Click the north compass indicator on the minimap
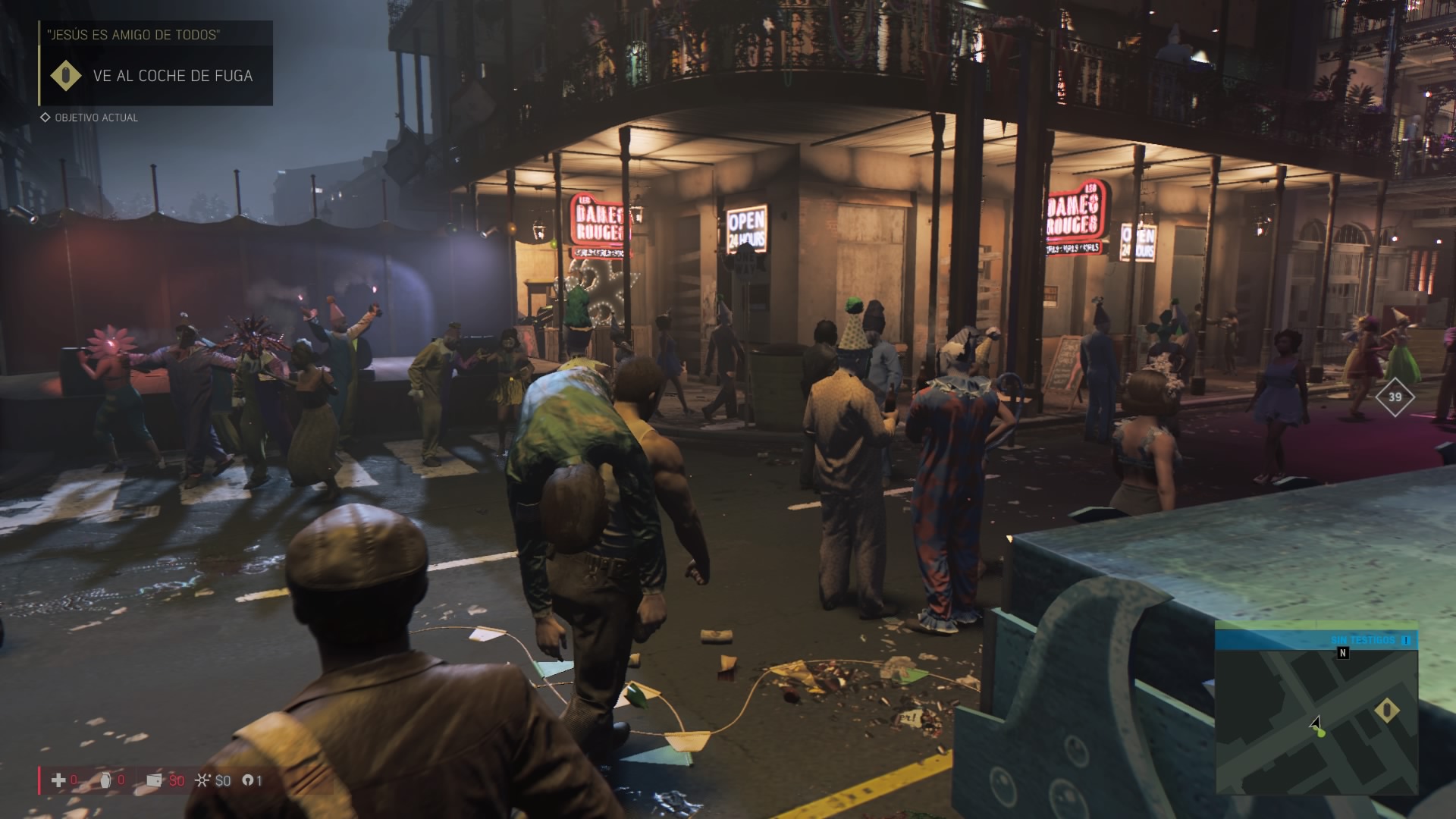 tap(1343, 652)
